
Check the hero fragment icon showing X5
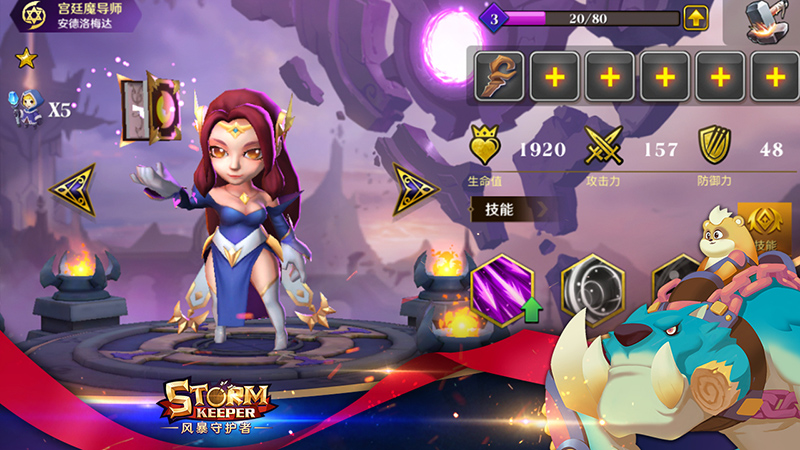(x=29, y=109)
